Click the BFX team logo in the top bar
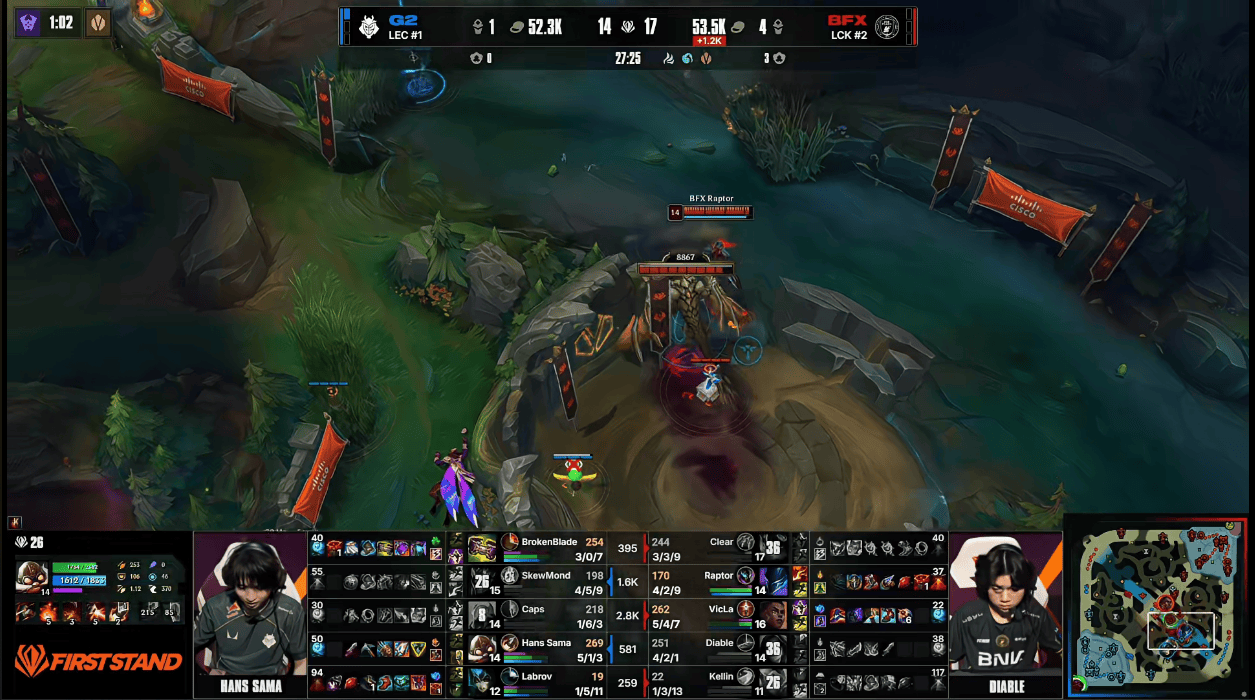The width and height of the screenshot is (1255, 700). point(886,26)
